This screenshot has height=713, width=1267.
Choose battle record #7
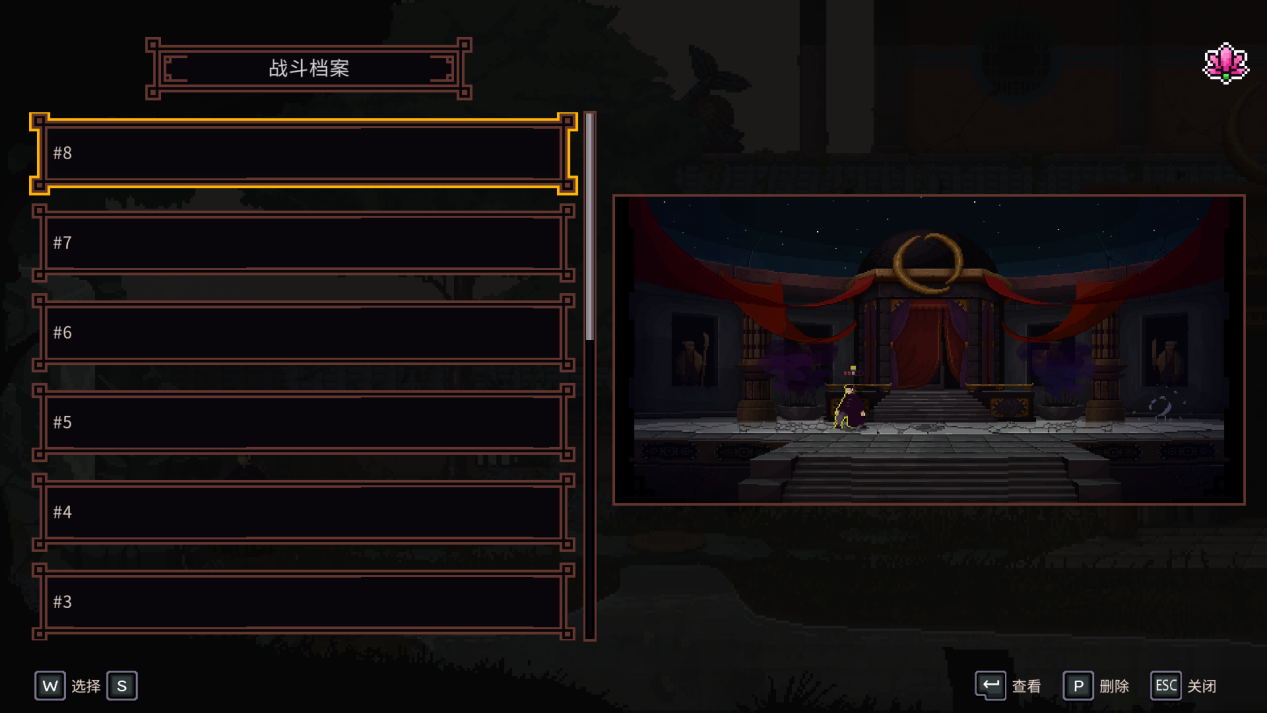point(303,243)
